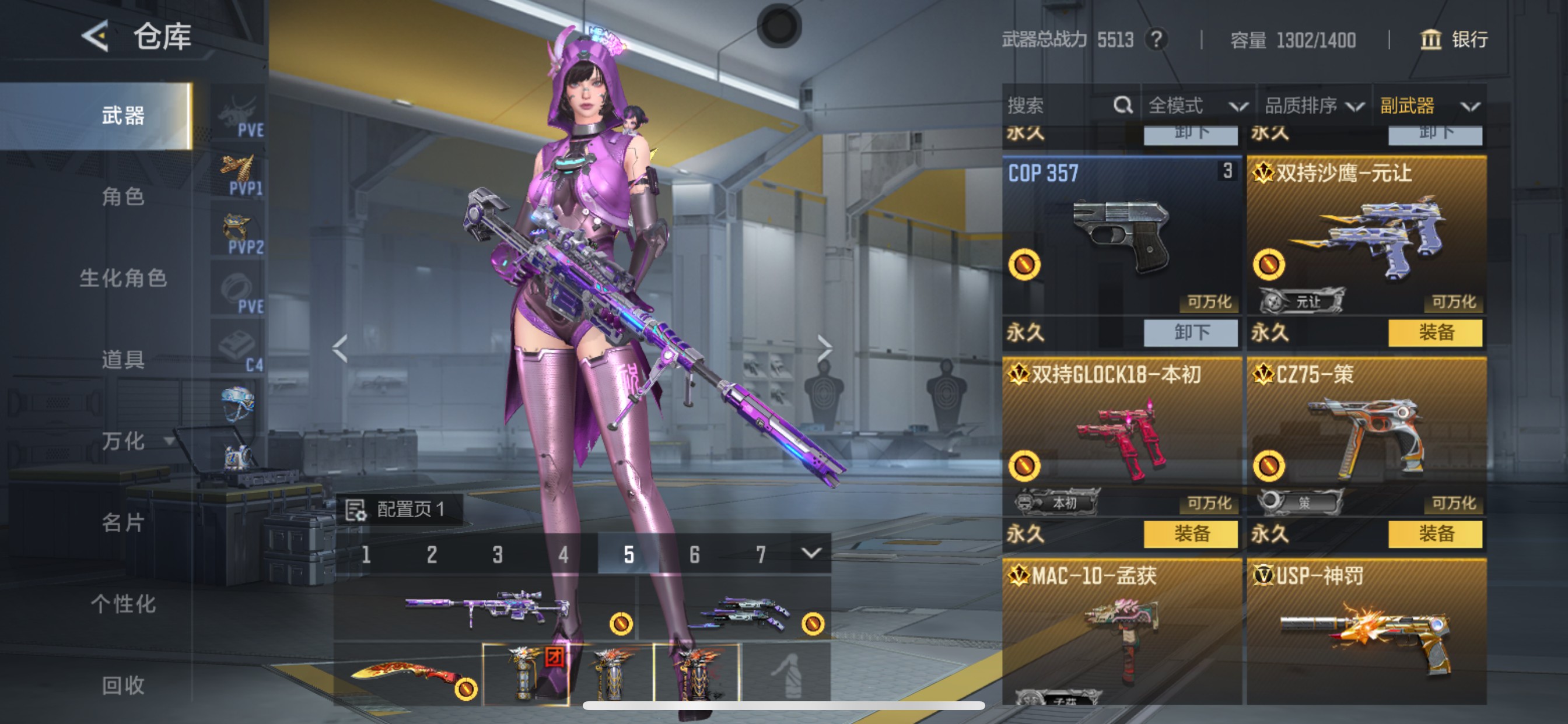The image size is (1568, 724).
Task: Unequip COP 357 with 卸下 button
Action: click(1191, 333)
